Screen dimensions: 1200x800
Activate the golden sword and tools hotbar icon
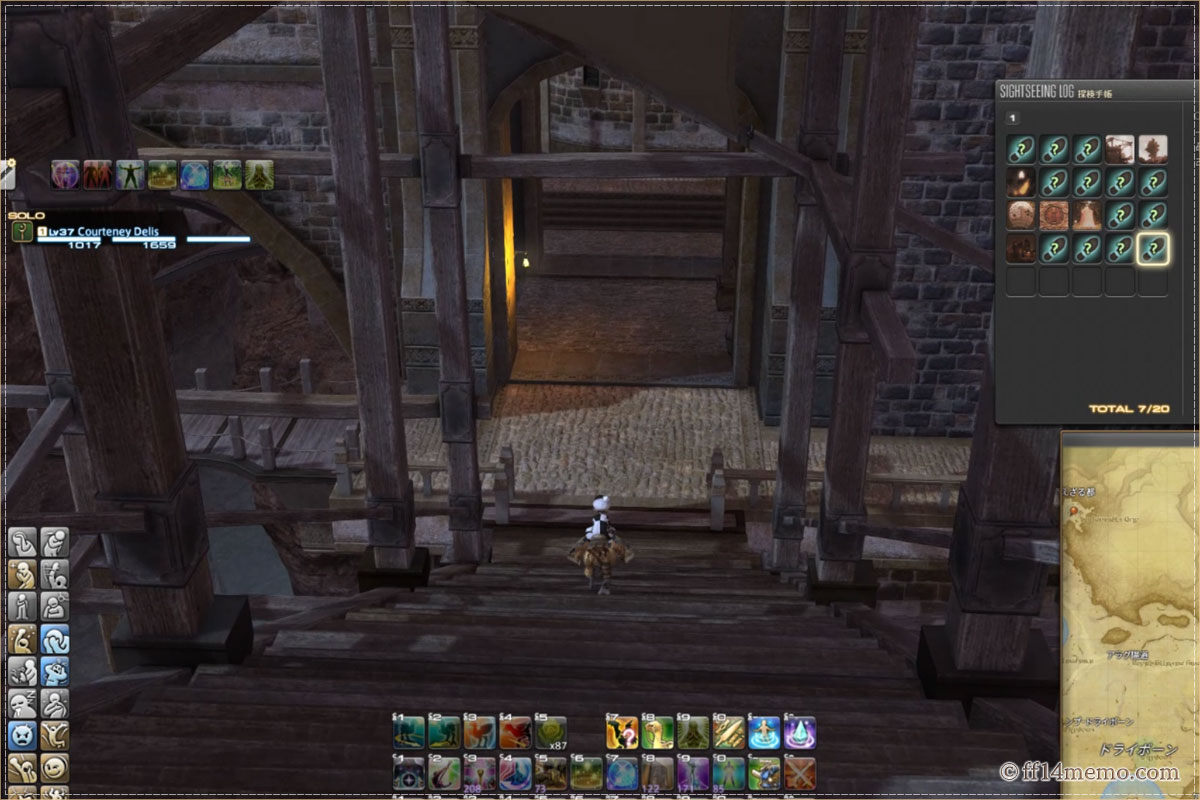click(728, 734)
